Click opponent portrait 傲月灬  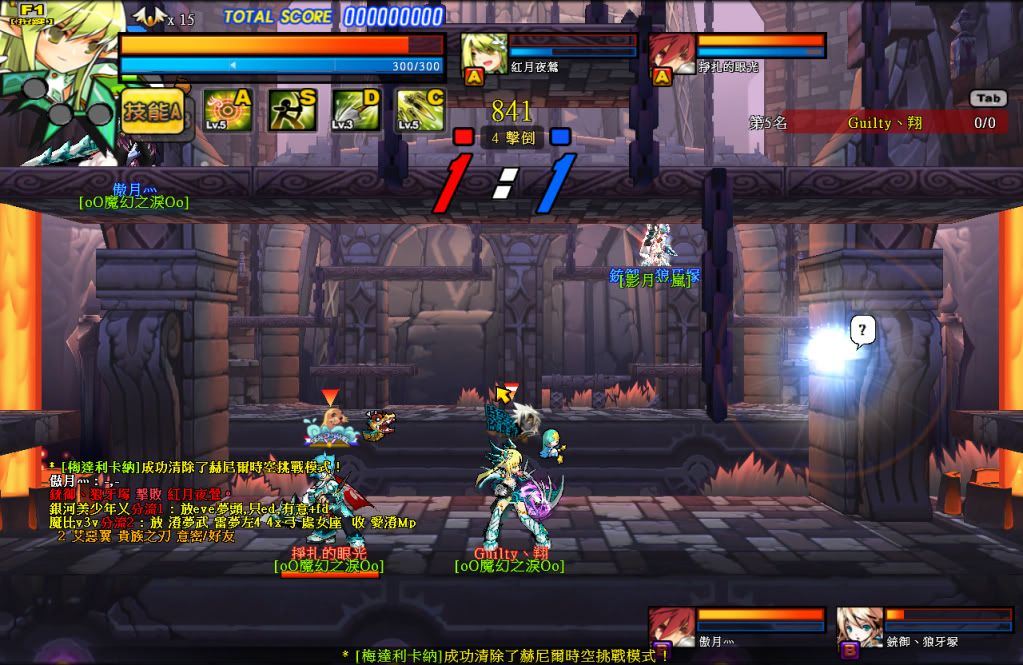click(671, 627)
